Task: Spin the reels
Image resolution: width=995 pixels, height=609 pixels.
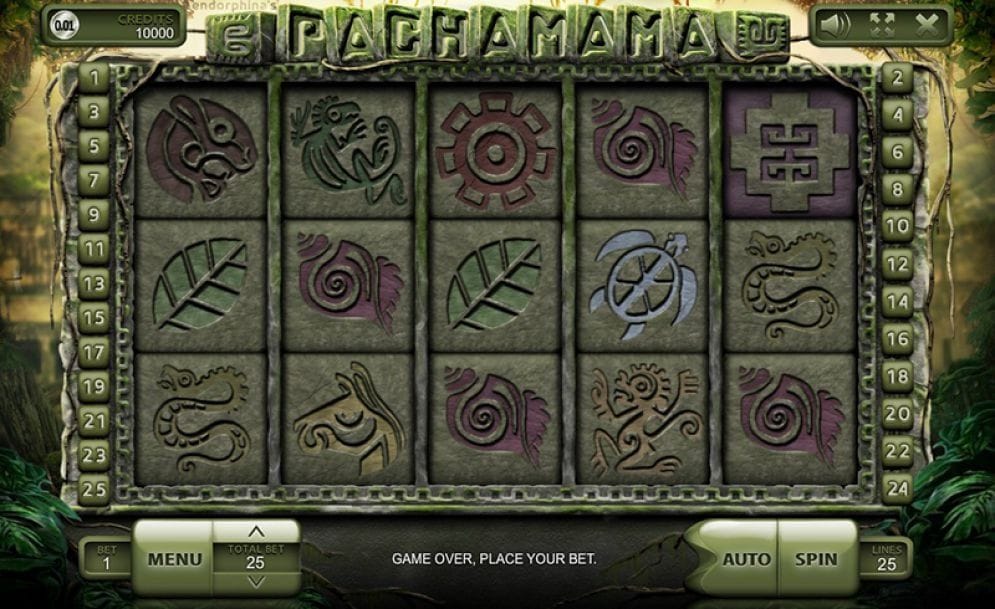Action: tap(817, 559)
